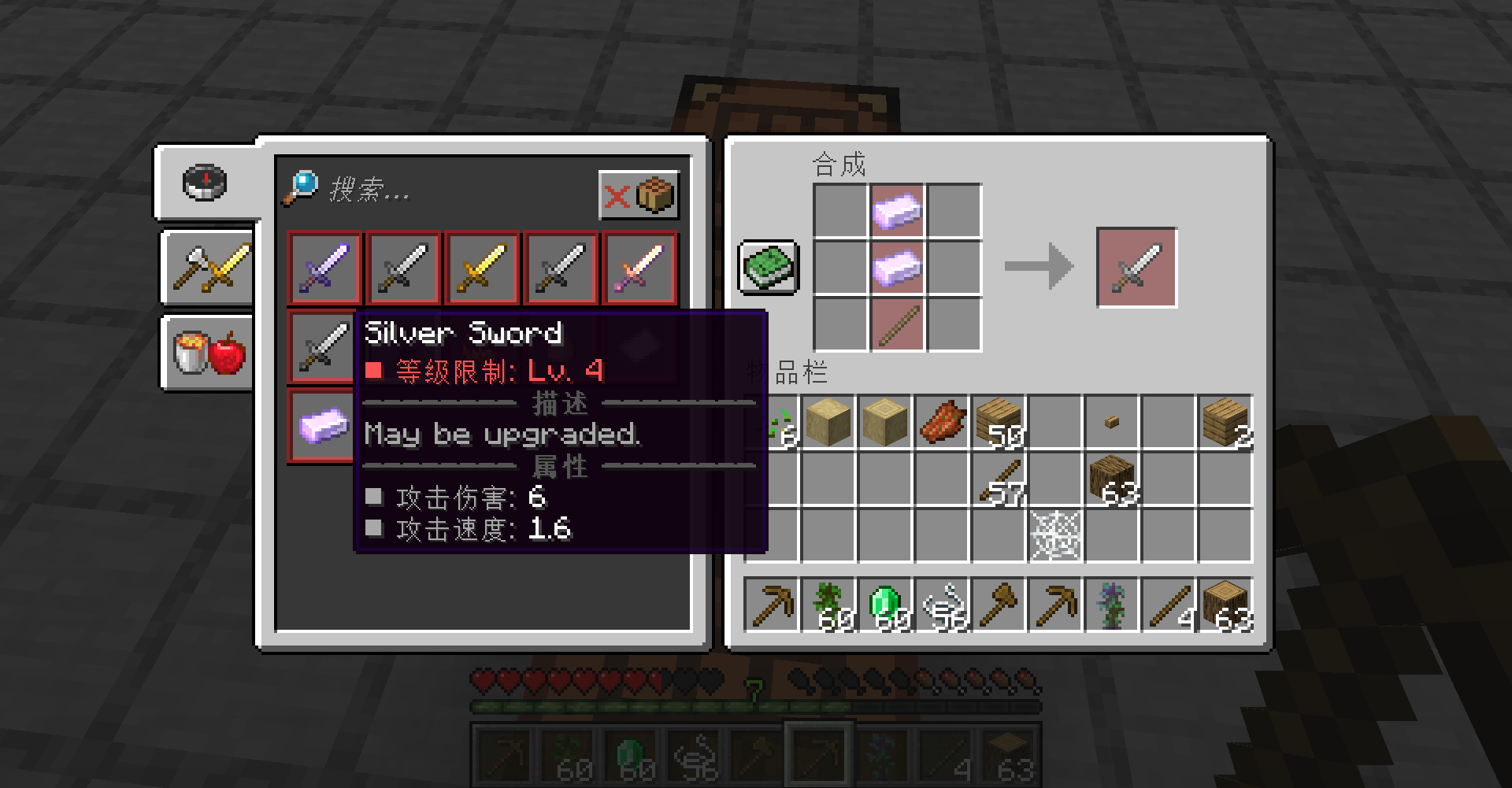Select the purple netherite sword recipe
Image resolution: width=1512 pixels, height=788 pixels.
coord(323,268)
